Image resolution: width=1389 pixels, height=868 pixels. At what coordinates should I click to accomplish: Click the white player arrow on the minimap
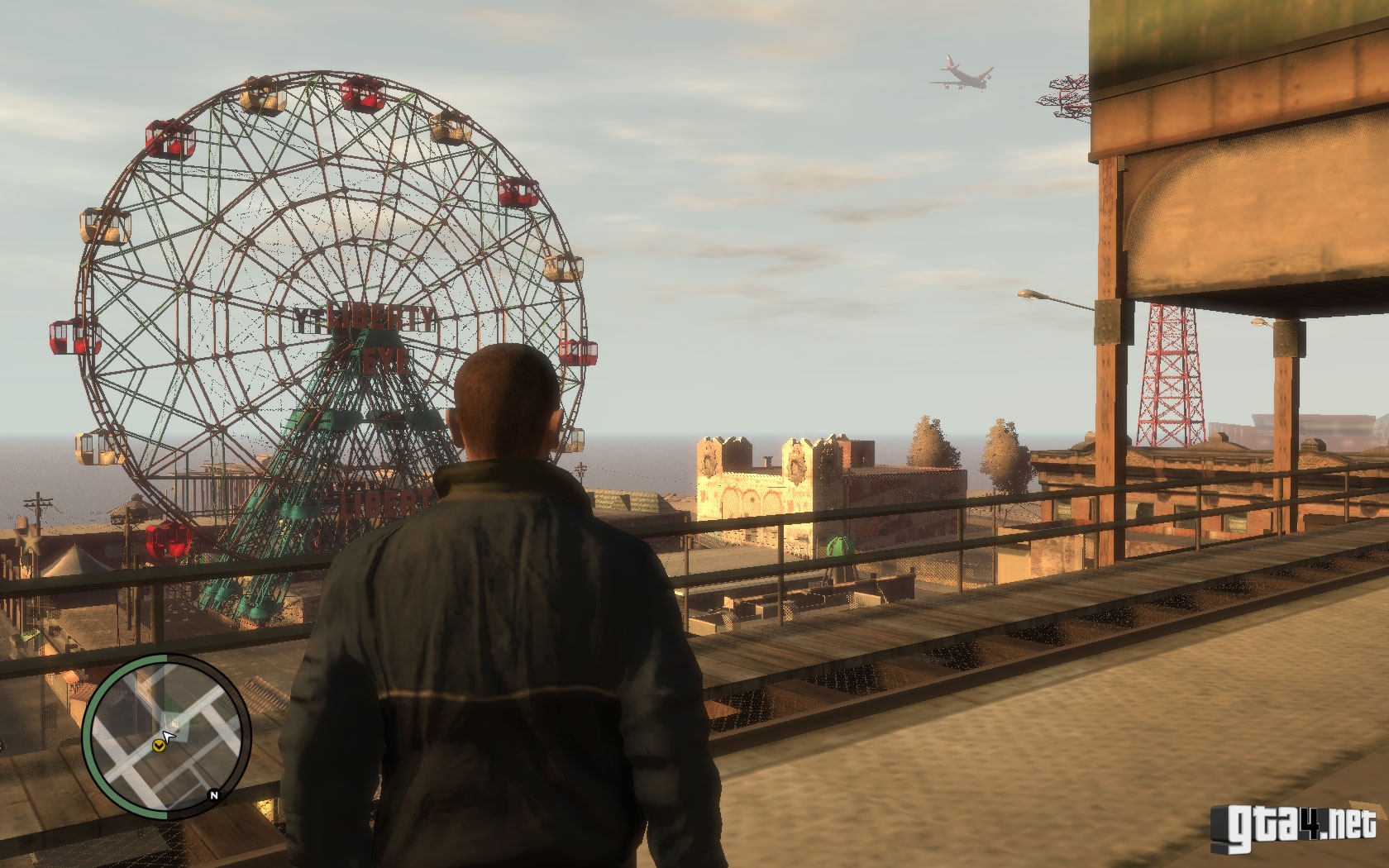(x=169, y=734)
